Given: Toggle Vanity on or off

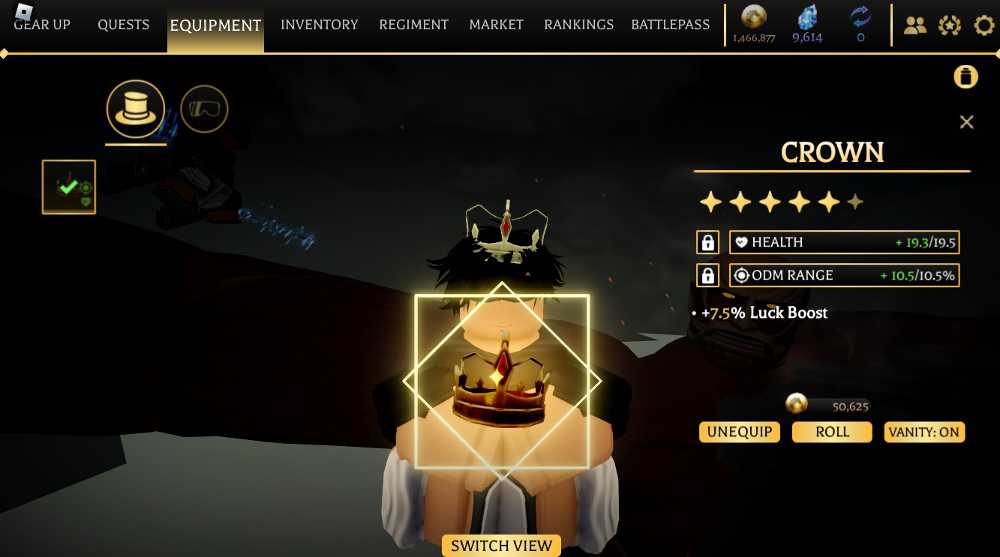Looking at the screenshot, I should click(924, 432).
